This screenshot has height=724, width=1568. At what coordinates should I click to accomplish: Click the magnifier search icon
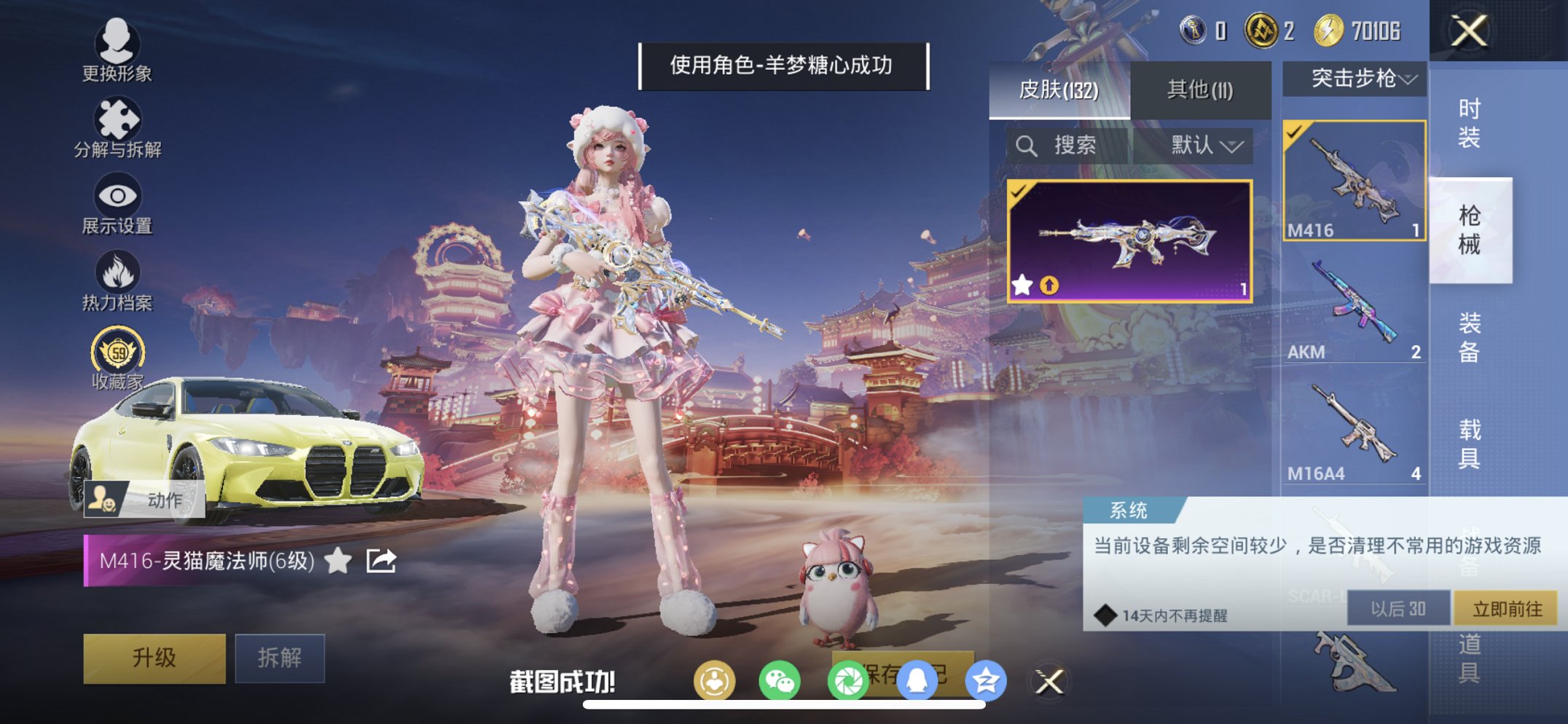click(x=1028, y=144)
